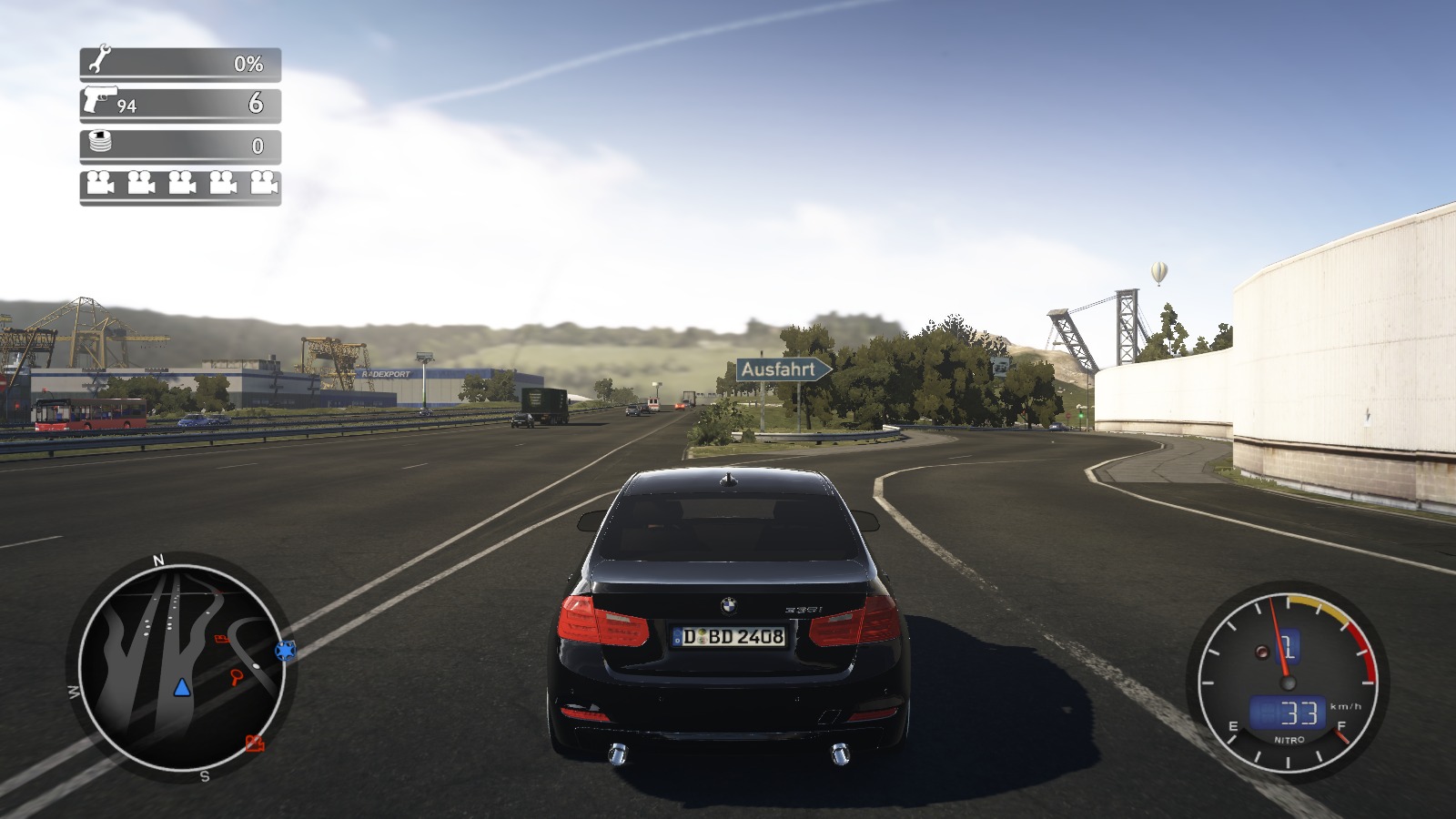Screen dimensions: 1456x819
Task: Click the orange magnifying glass minimap marker
Action: pos(238,675)
